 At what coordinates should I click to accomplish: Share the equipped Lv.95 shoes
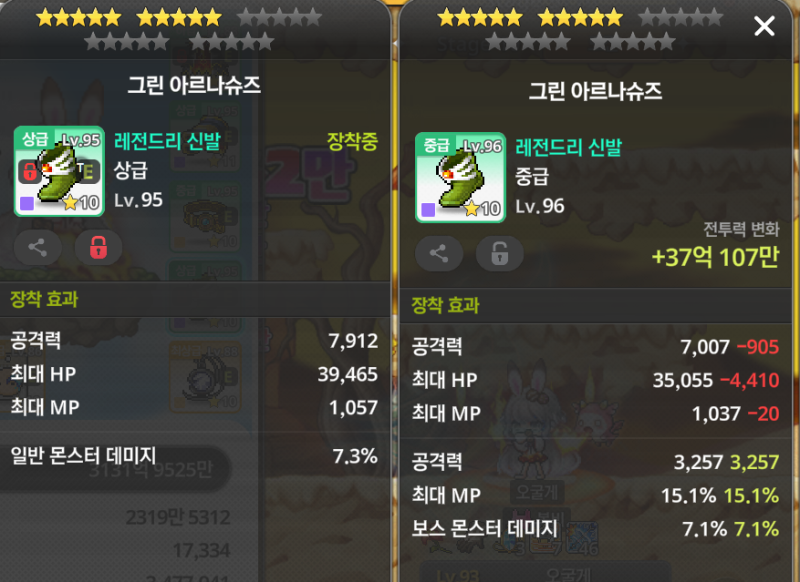(38, 248)
